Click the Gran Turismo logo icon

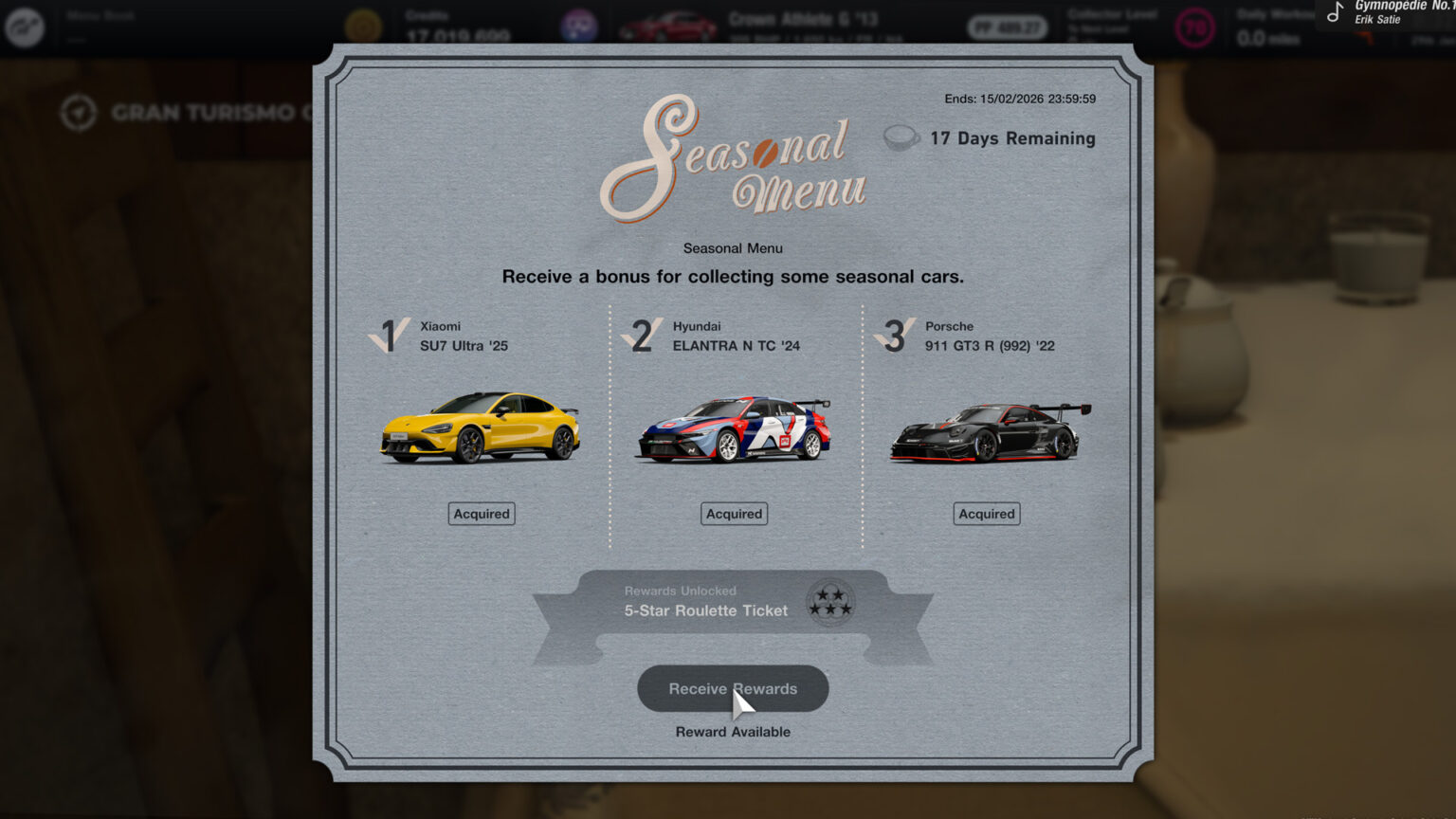coord(26,27)
